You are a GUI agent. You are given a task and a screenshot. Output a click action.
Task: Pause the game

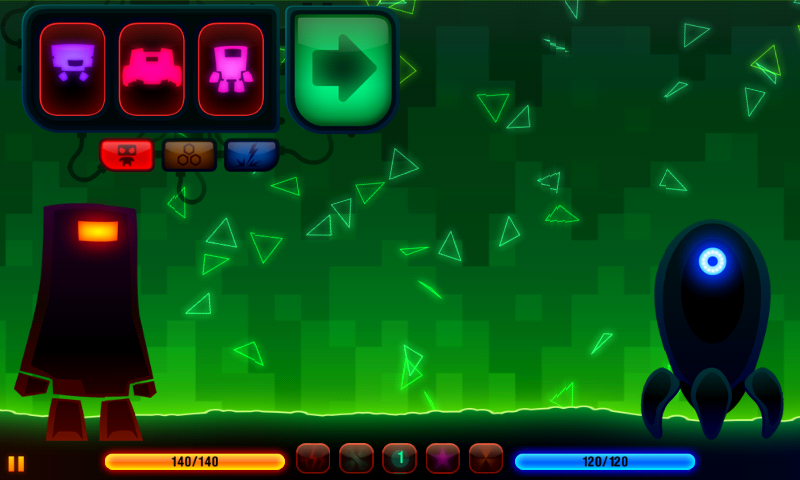(x=16, y=463)
